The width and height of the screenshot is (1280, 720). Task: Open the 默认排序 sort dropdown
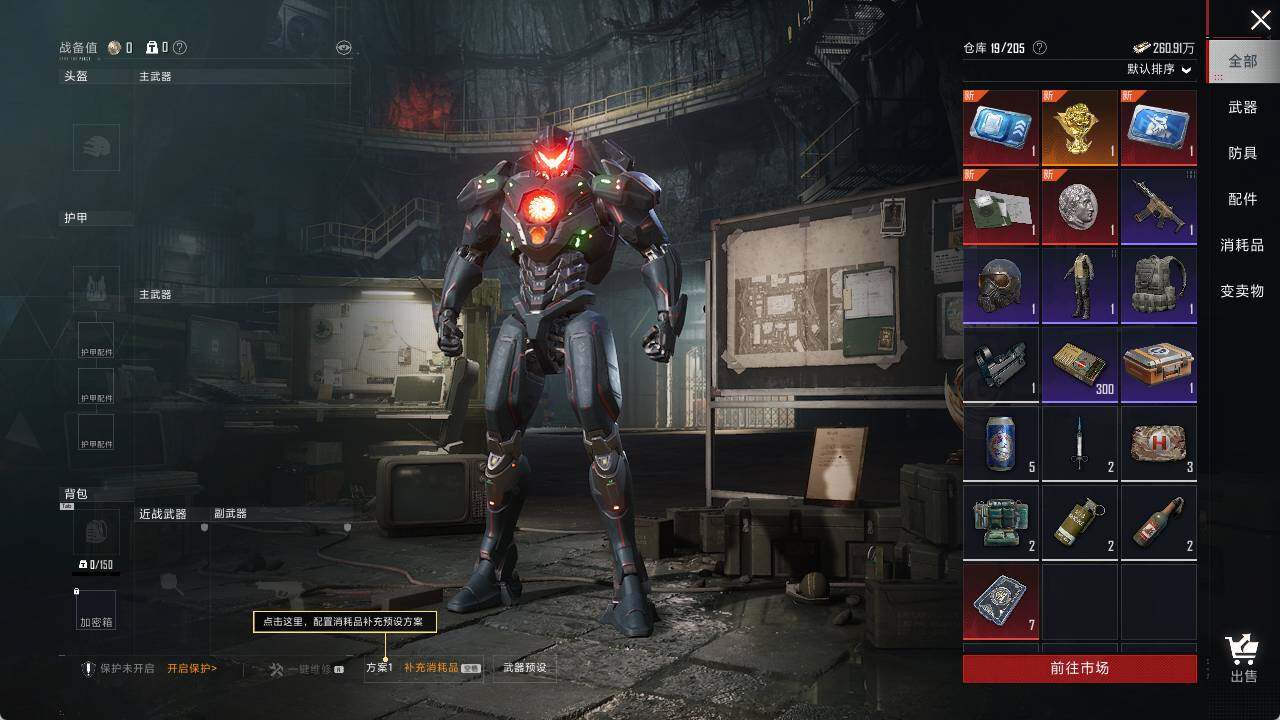pyautogui.click(x=1159, y=69)
